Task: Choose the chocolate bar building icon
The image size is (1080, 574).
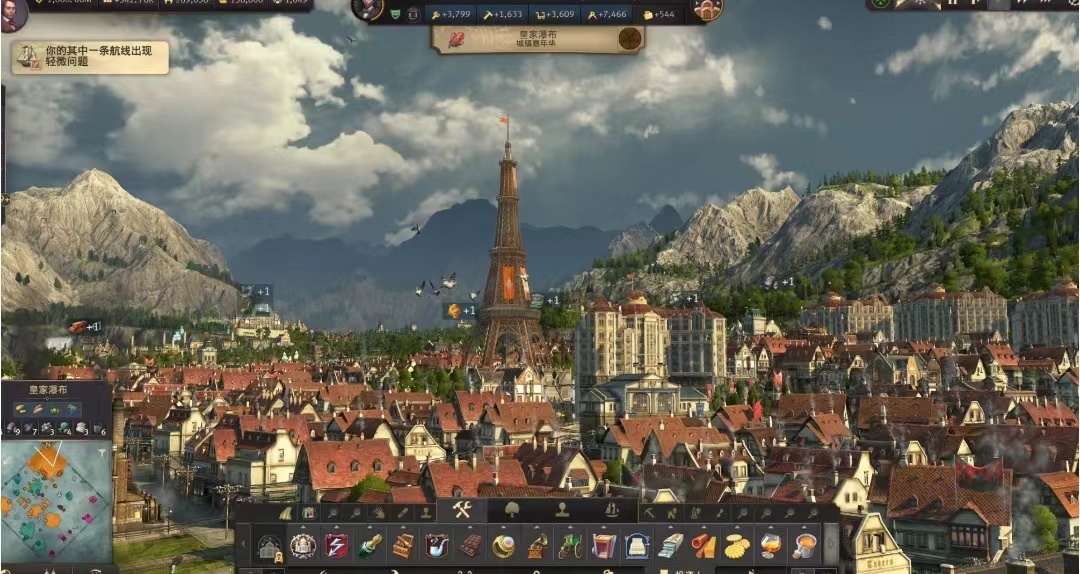Action: tap(470, 546)
